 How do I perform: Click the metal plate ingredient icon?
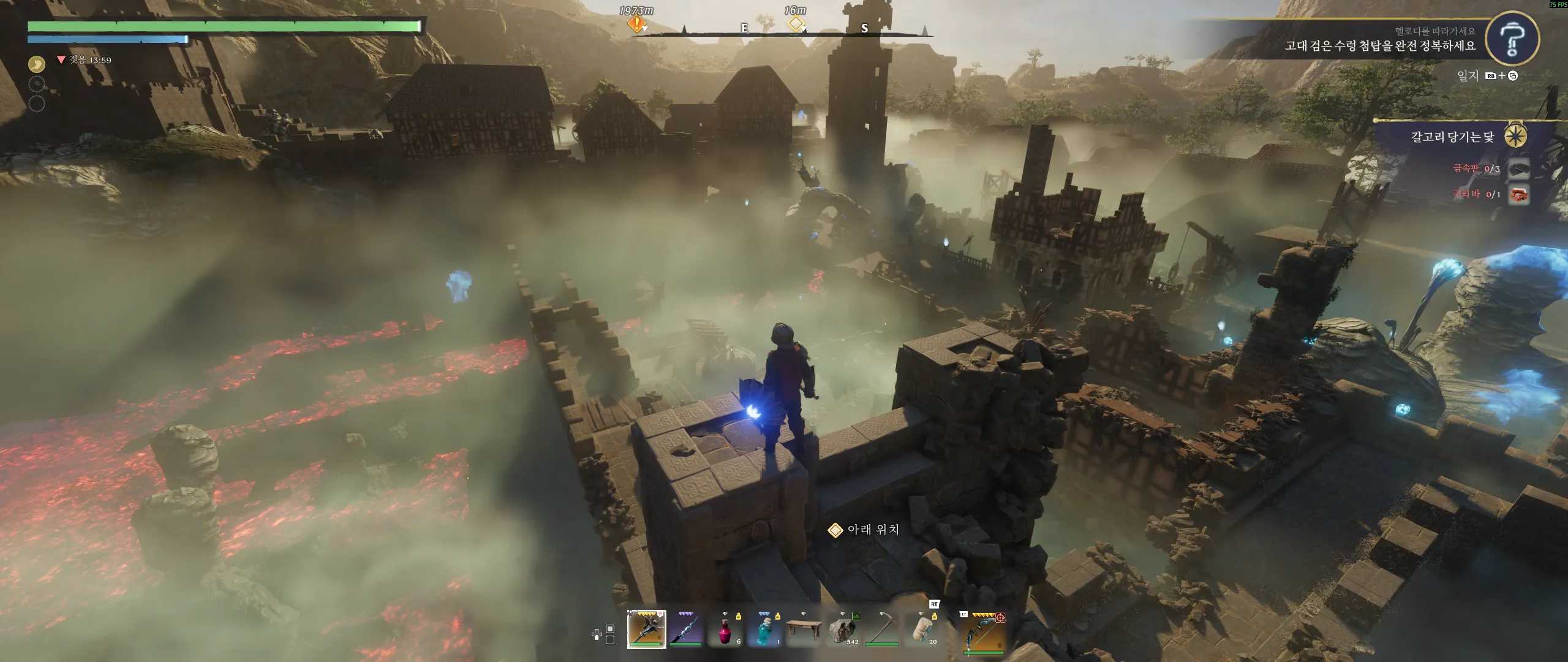1518,169
